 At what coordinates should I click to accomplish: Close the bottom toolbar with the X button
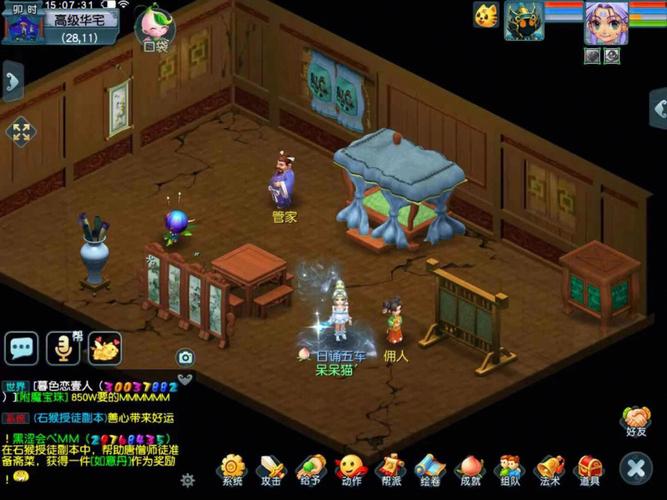point(635,467)
